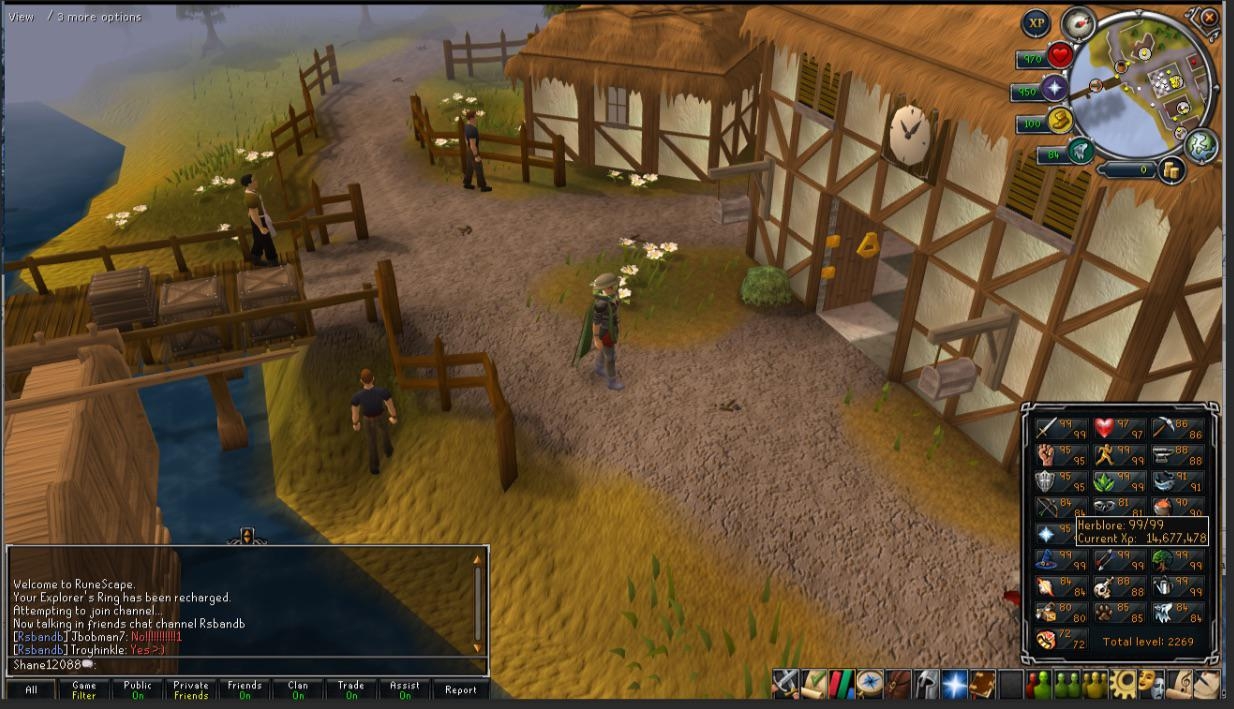Open the worn equipment helmet tab
The width and height of the screenshot is (1234, 709).
927,684
